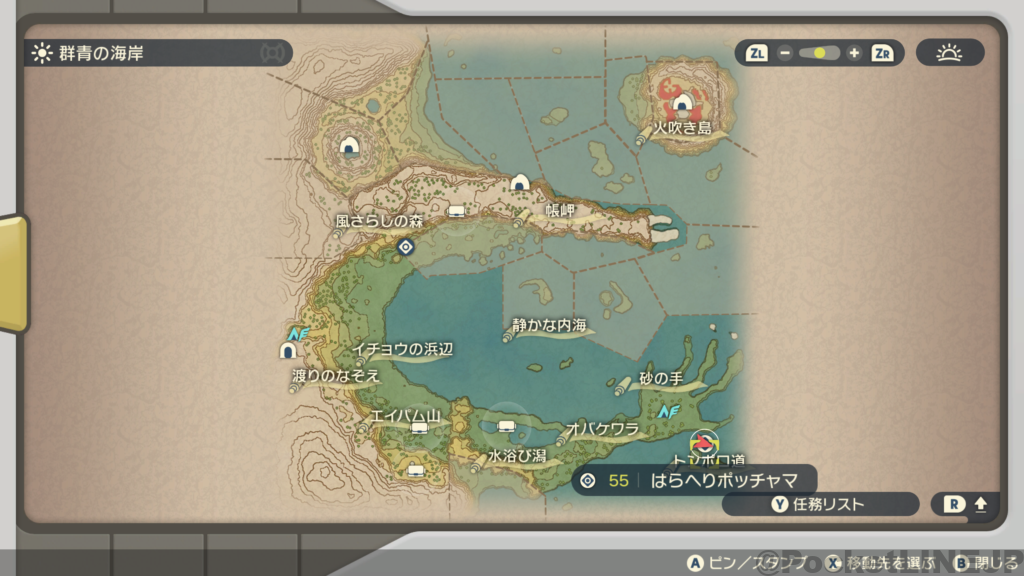Select the highlighted camp above 水浴び潟

pyautogui.click(x=507, y=428)
